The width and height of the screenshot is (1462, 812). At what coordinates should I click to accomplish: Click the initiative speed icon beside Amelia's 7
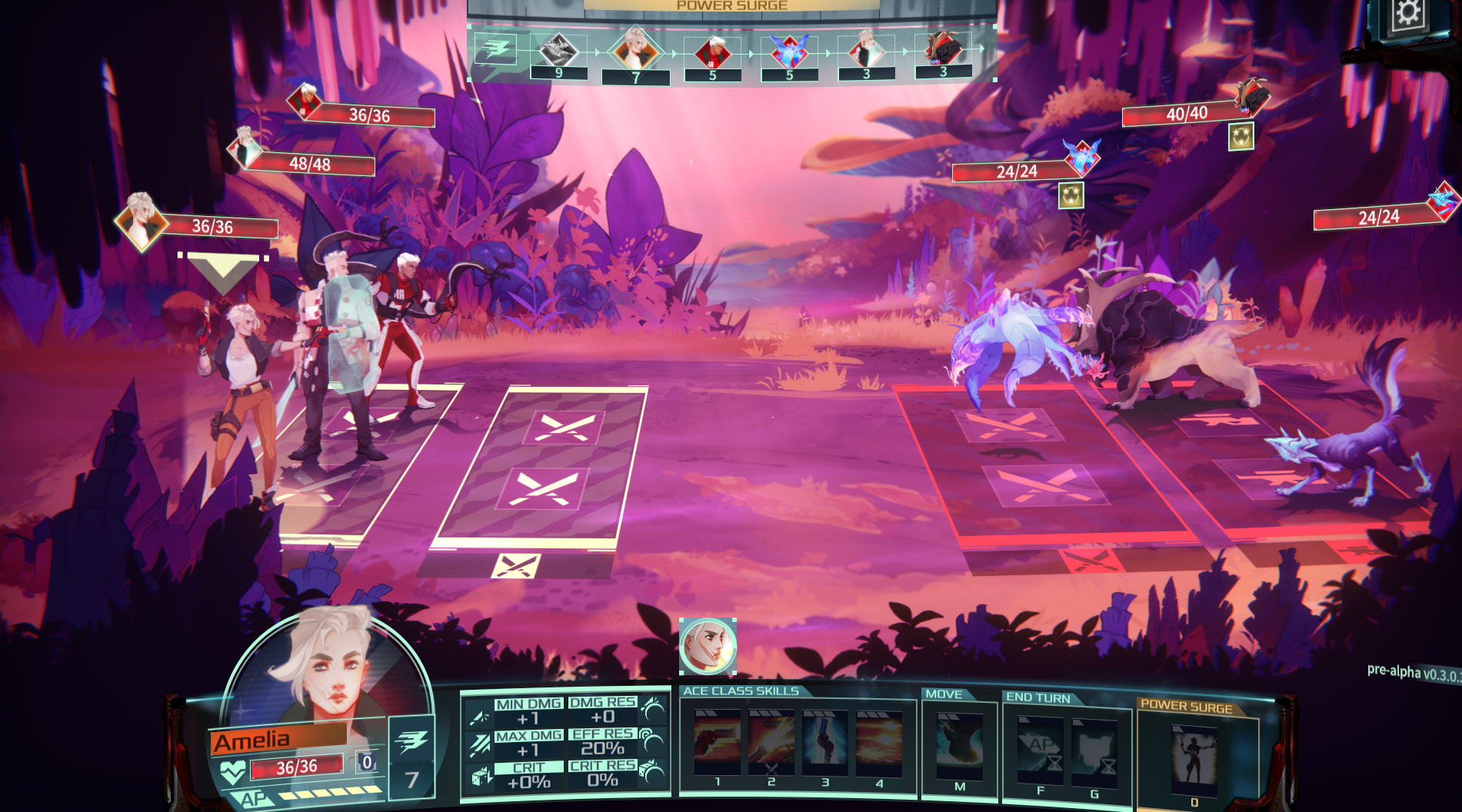click(411, 740)
